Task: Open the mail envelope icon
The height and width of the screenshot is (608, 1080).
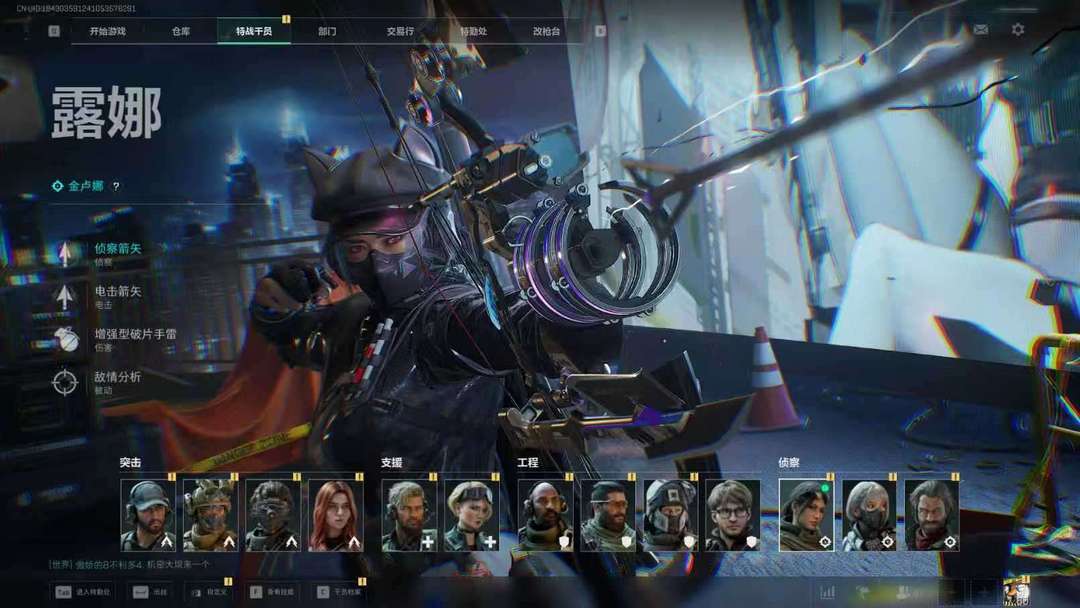Action: tap(981, 30)
